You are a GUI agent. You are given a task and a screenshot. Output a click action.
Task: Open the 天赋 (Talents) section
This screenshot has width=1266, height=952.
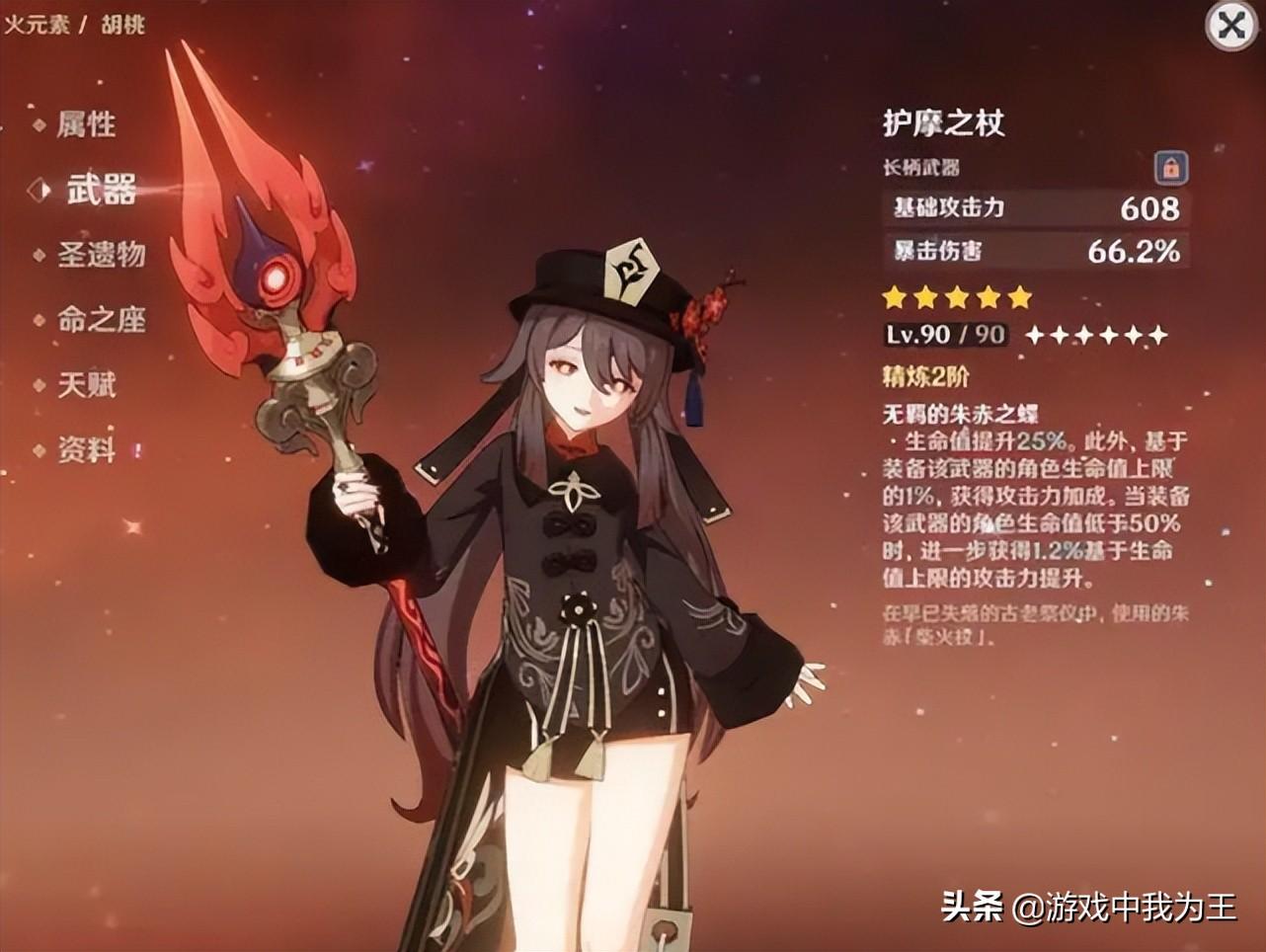89,387
